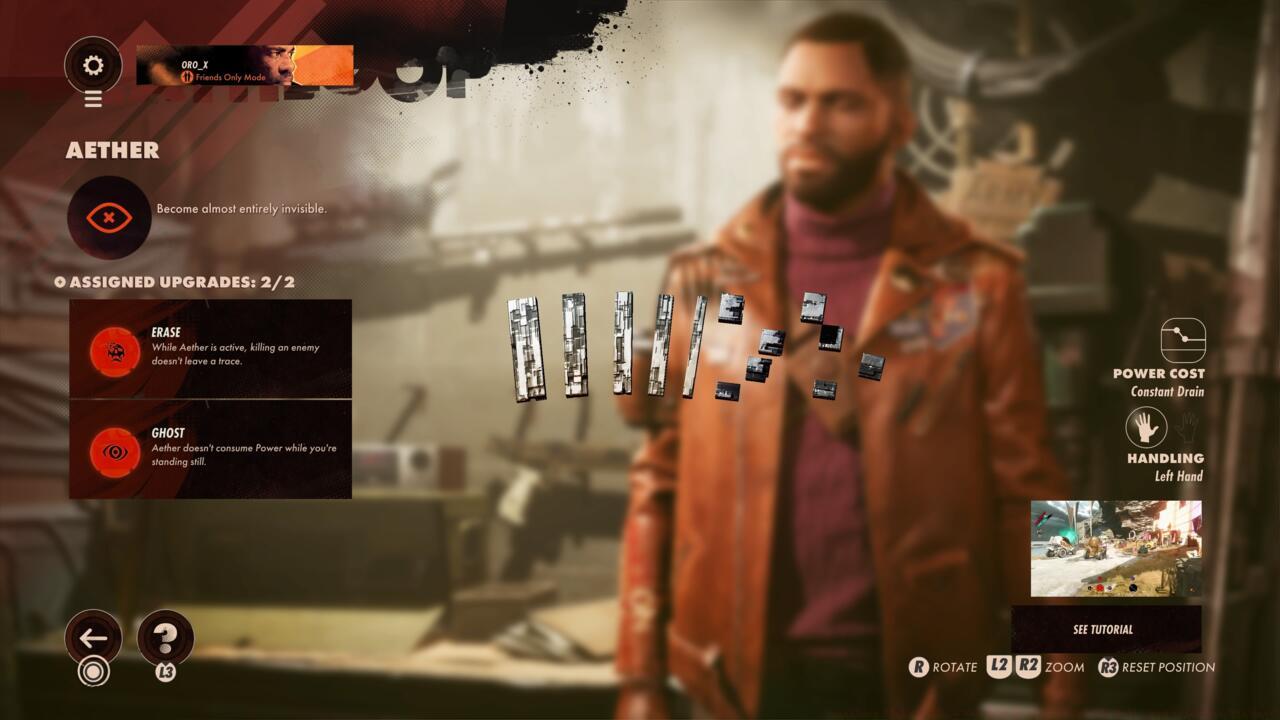This screenshot has height=720, width=1280.
Task: Open help with the question mark button
Action: click(x=165, y=638)
